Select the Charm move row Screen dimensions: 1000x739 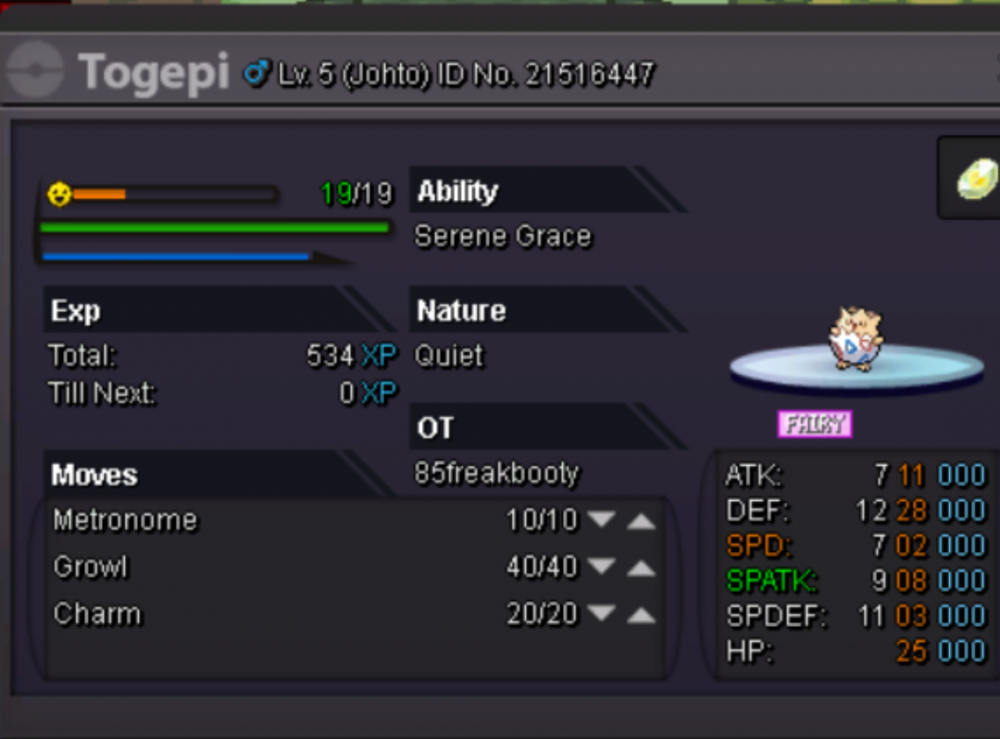(97, 614)
